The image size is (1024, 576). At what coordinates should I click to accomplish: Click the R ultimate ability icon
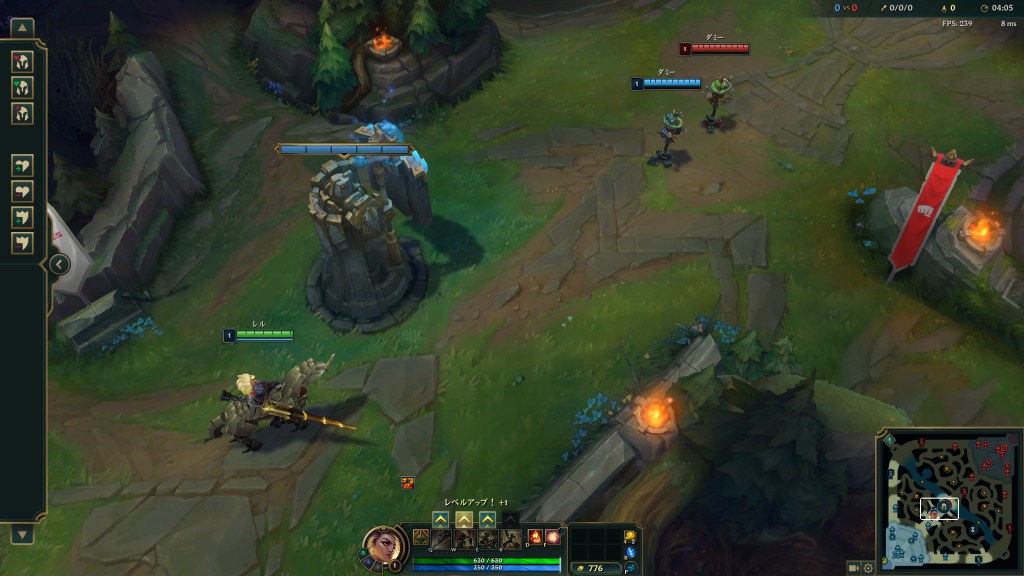tap(510, 539)
